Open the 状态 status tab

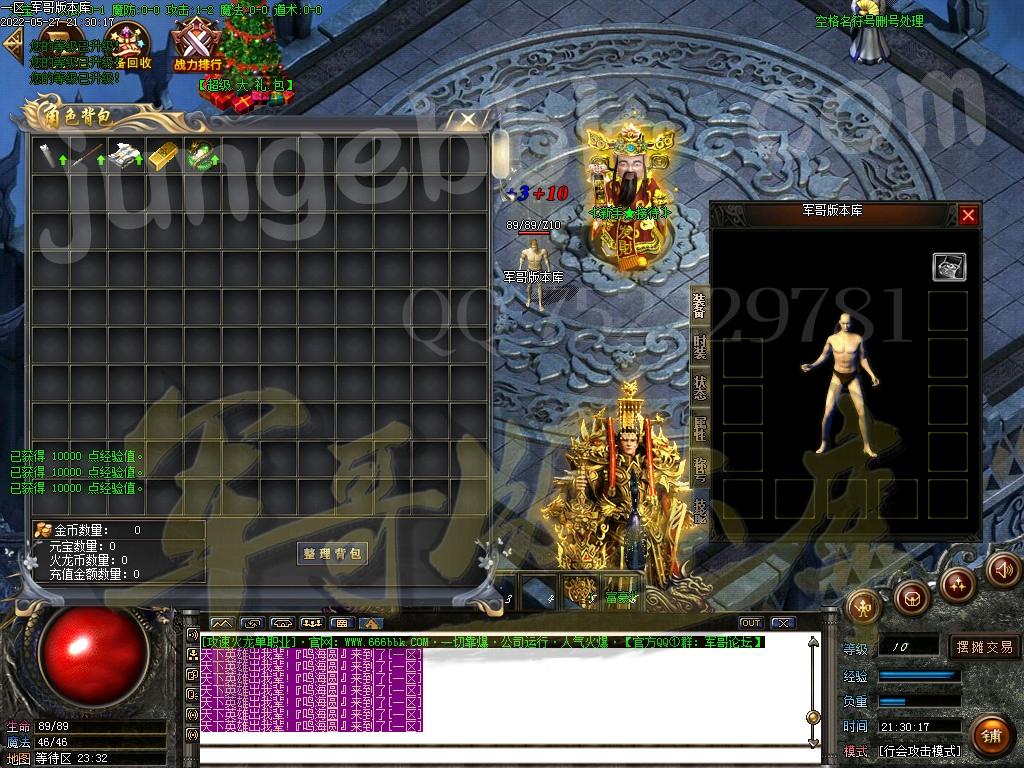(x=700, y=387)
